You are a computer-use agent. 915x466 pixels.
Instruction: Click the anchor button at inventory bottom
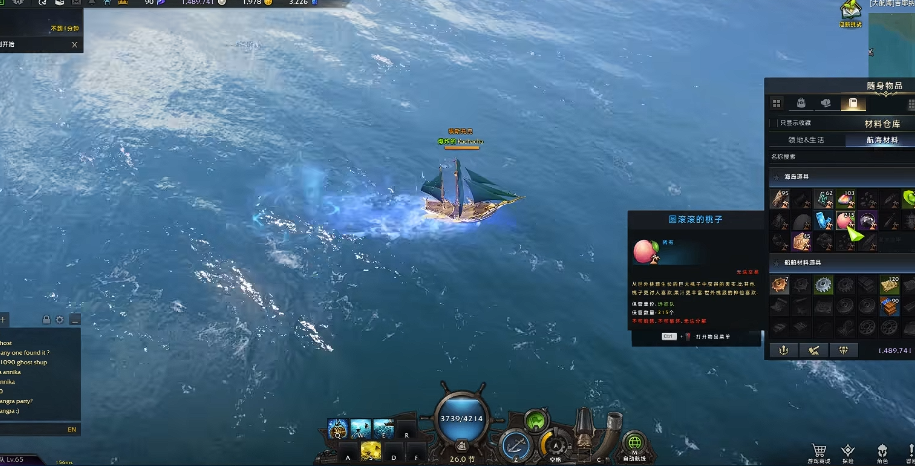point(783,350)
